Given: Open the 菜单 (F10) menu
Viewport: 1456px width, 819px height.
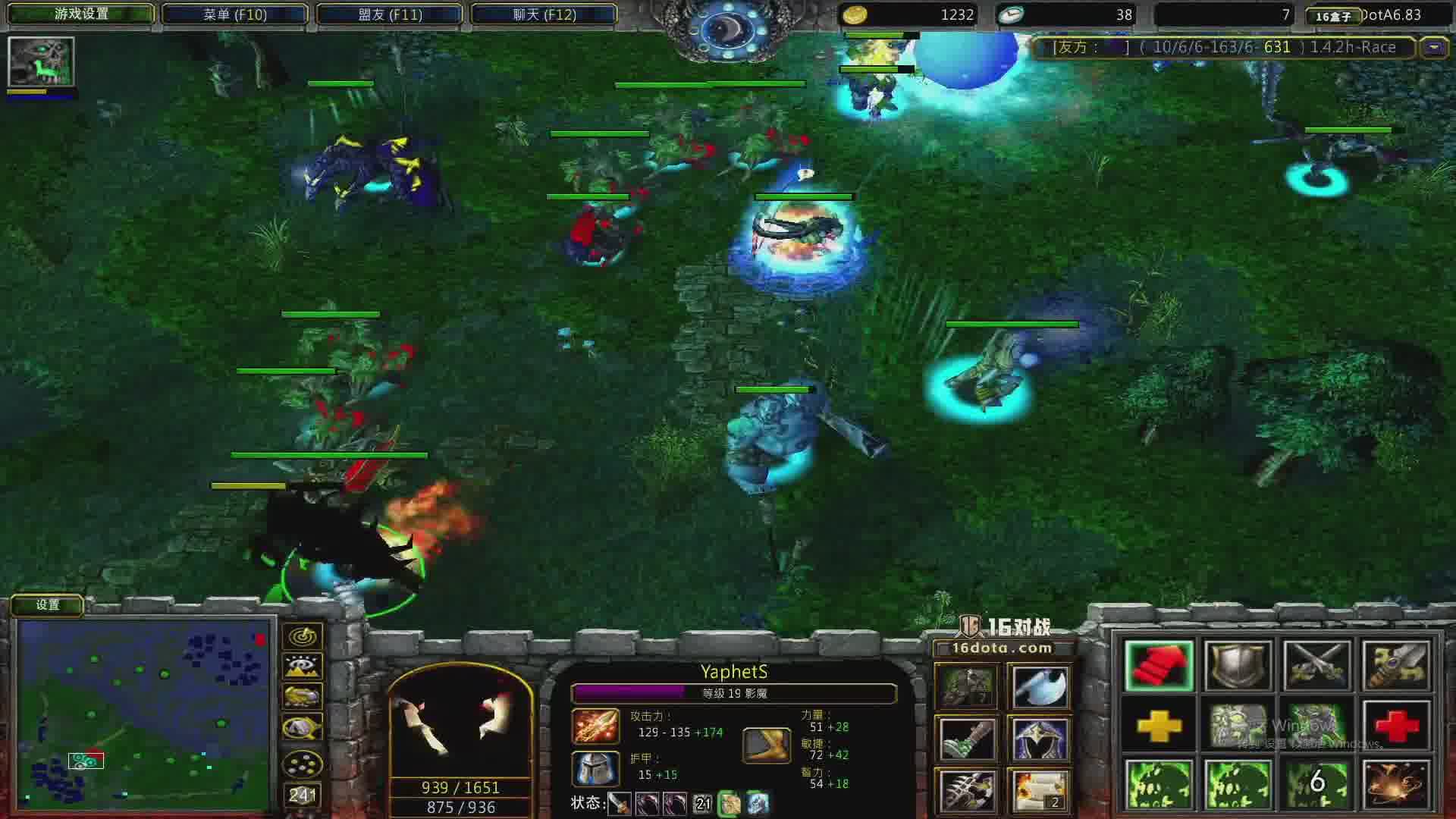Looking at the screenshot, I should coord(235,14).
